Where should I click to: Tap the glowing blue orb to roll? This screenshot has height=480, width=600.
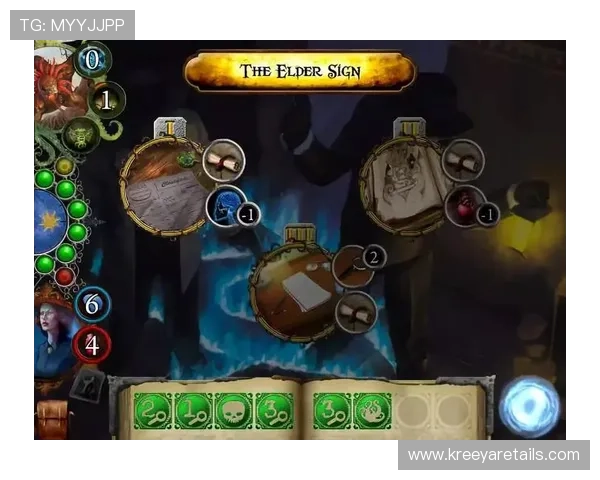pos(530,407)
